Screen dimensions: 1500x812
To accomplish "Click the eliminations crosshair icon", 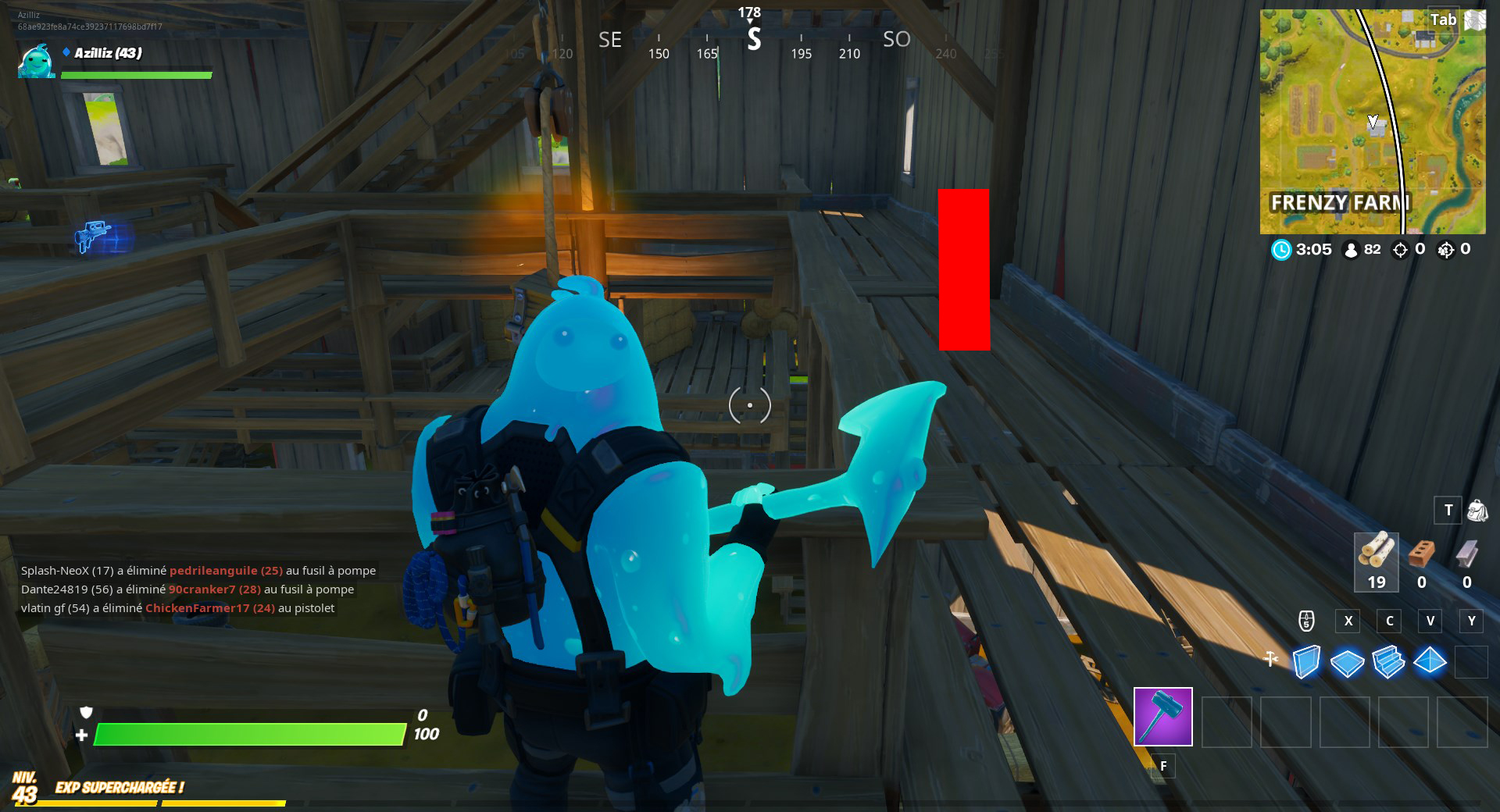I will pyautogui.click(x=1402, y=250).
